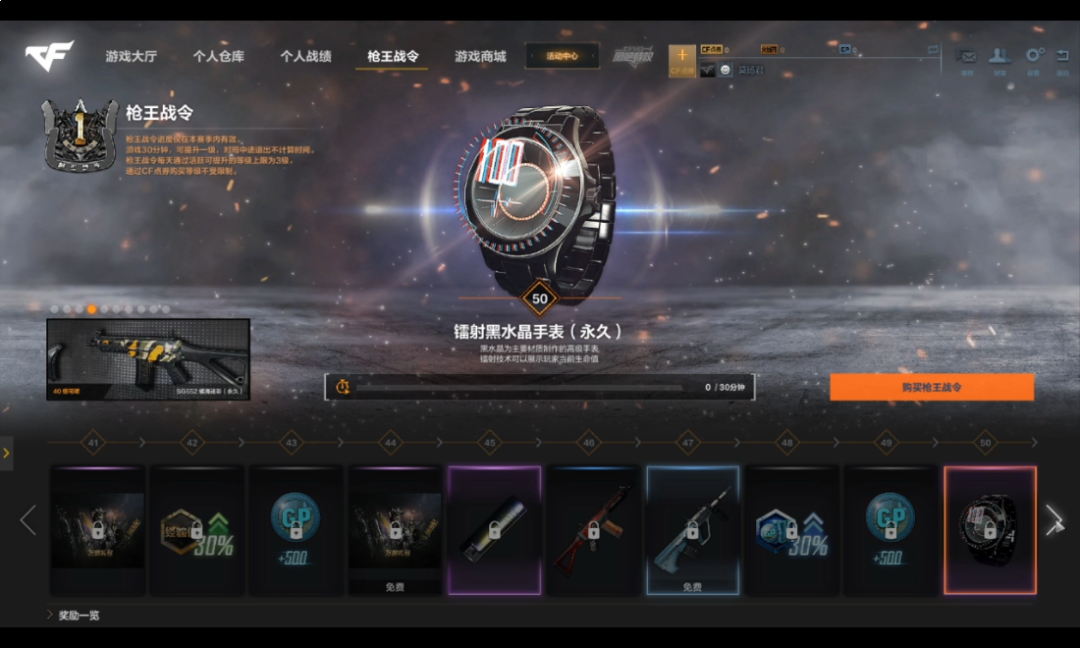Add CF points with the plus button
1080x648 pixels.
[x=682, y=56]
